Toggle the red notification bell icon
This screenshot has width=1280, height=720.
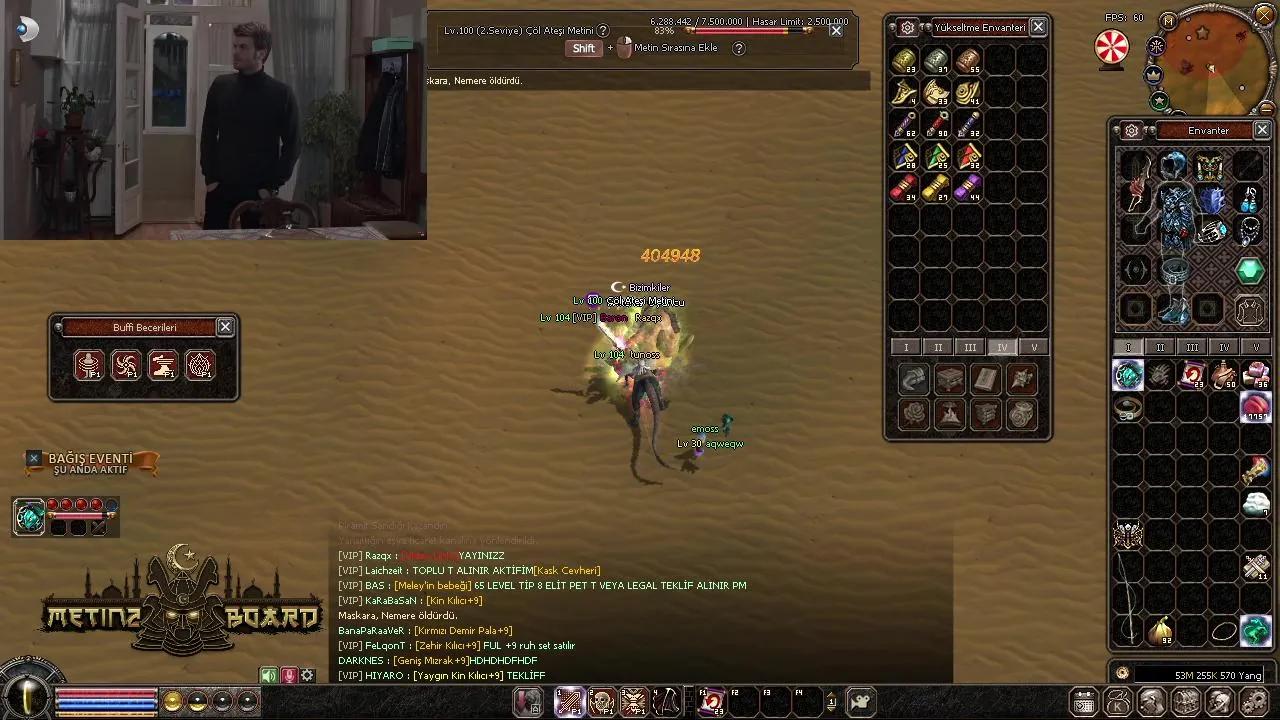point(289,675)
